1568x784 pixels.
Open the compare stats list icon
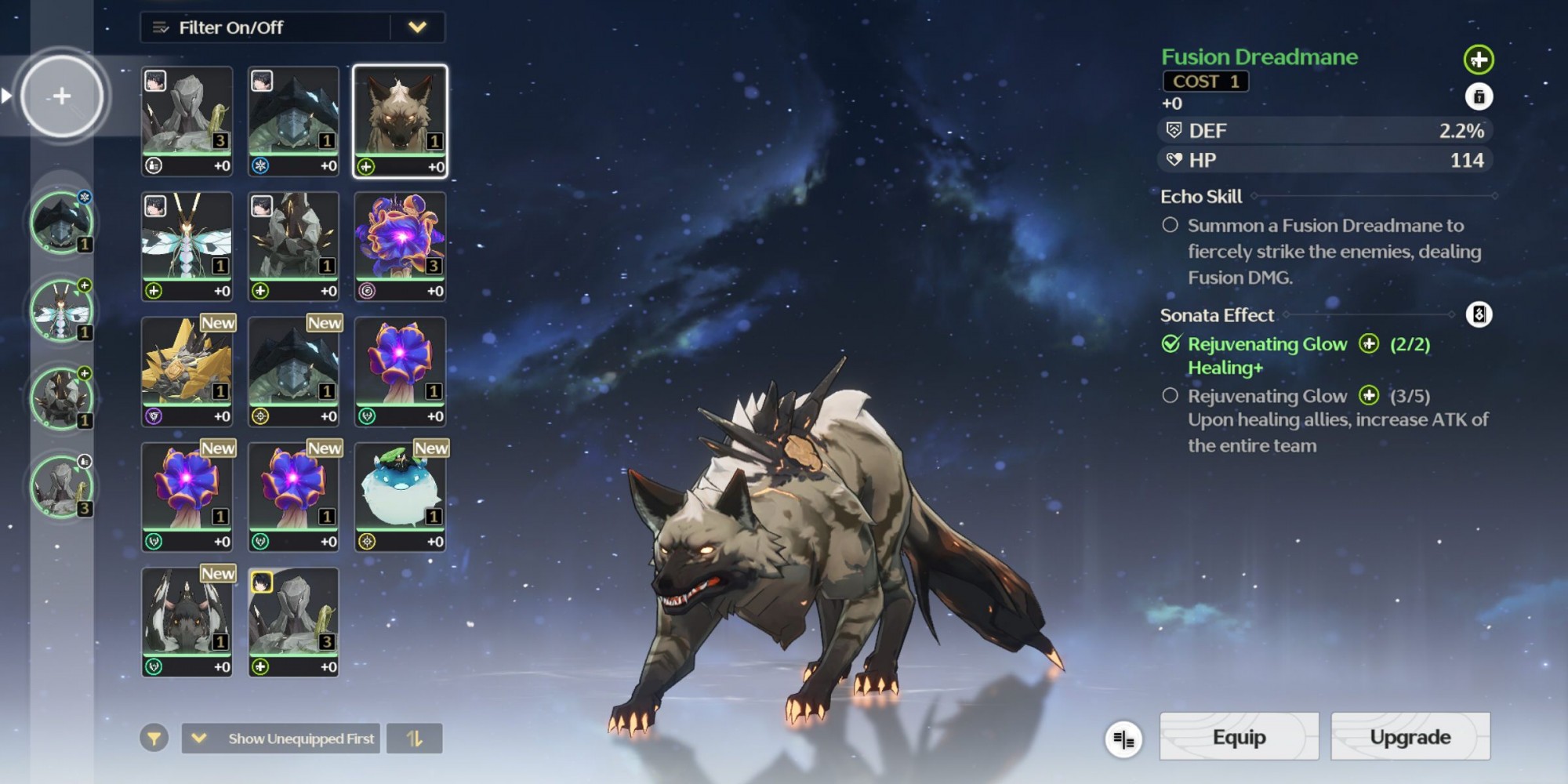coord(1123,739)
